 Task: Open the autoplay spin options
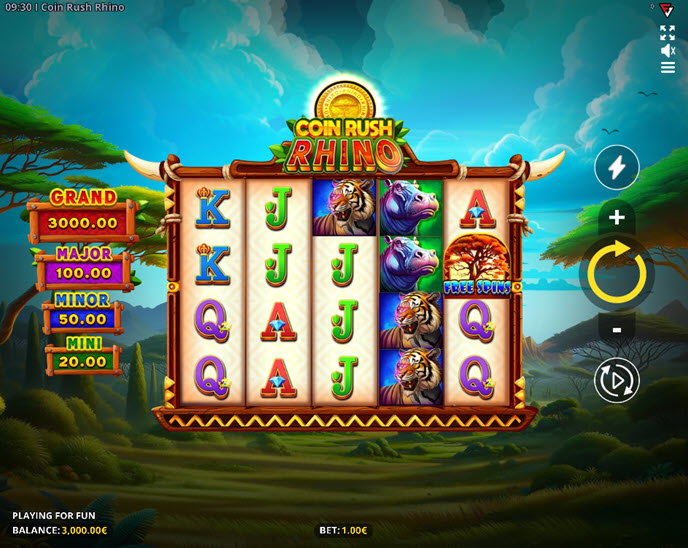pos(616,380)
